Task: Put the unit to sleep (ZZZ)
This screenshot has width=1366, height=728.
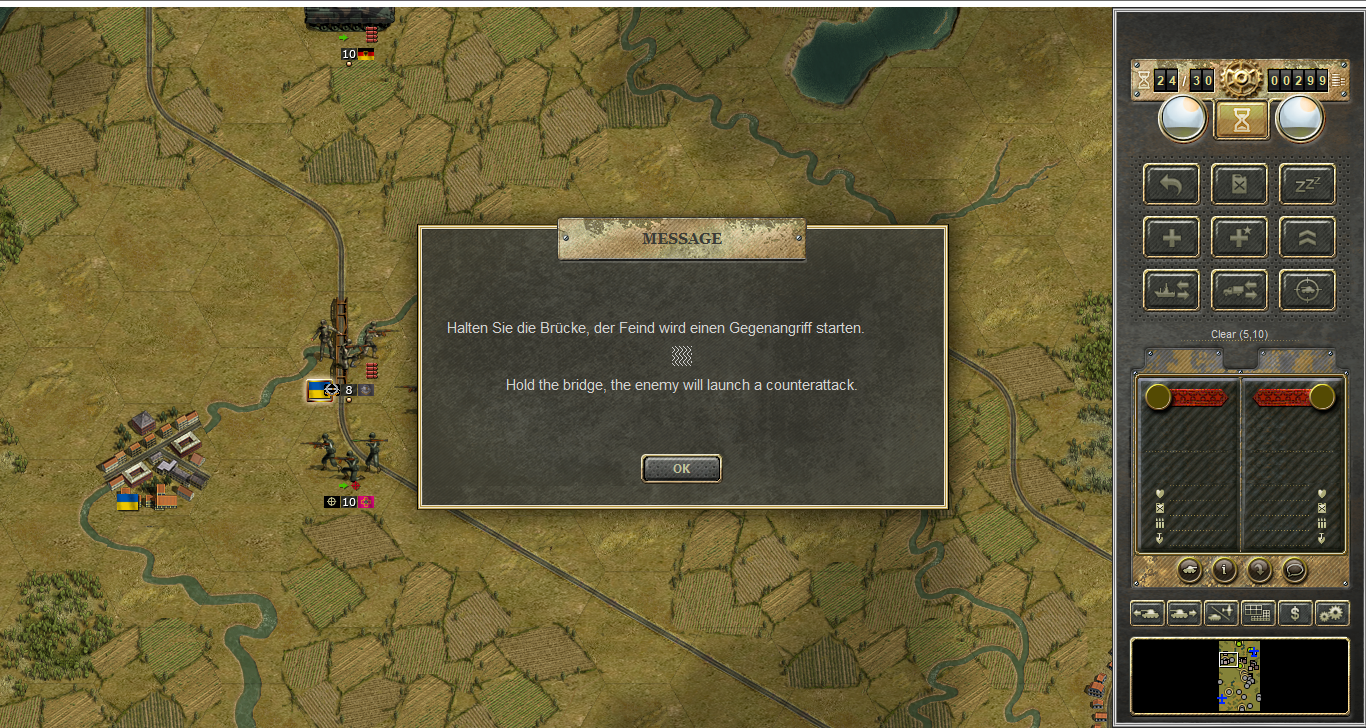Action: pos(1307,185)
